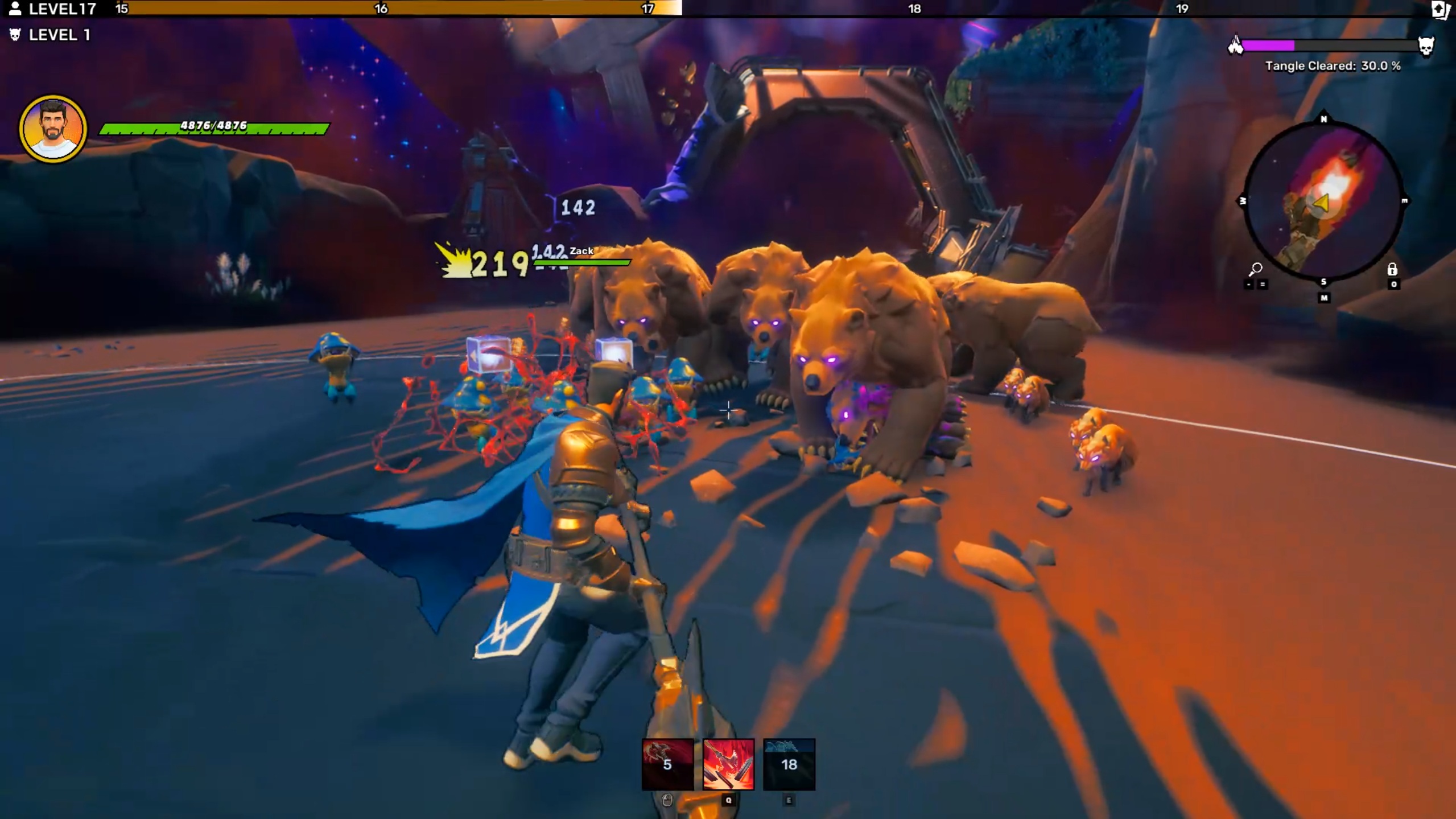Select the blue ability on 18 cooldown
Viewport: 1456px width, 819px height.
click(x=789, y=764)
